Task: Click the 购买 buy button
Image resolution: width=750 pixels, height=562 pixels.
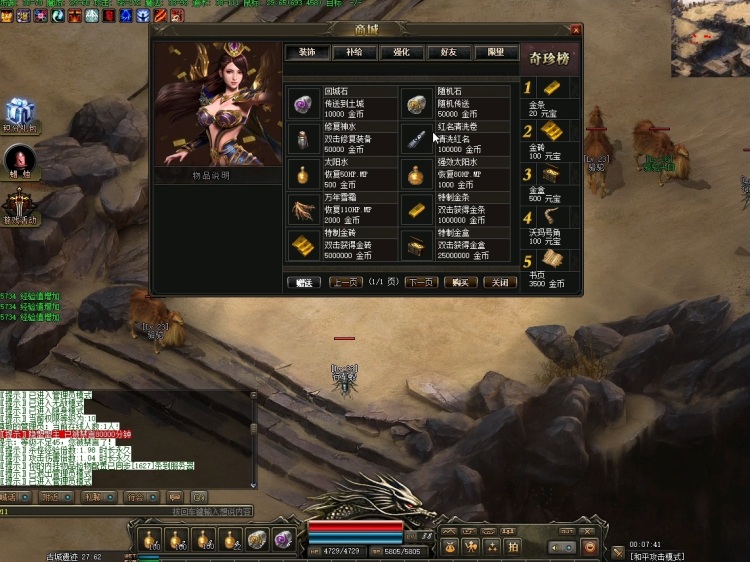Action: (461, 283)
